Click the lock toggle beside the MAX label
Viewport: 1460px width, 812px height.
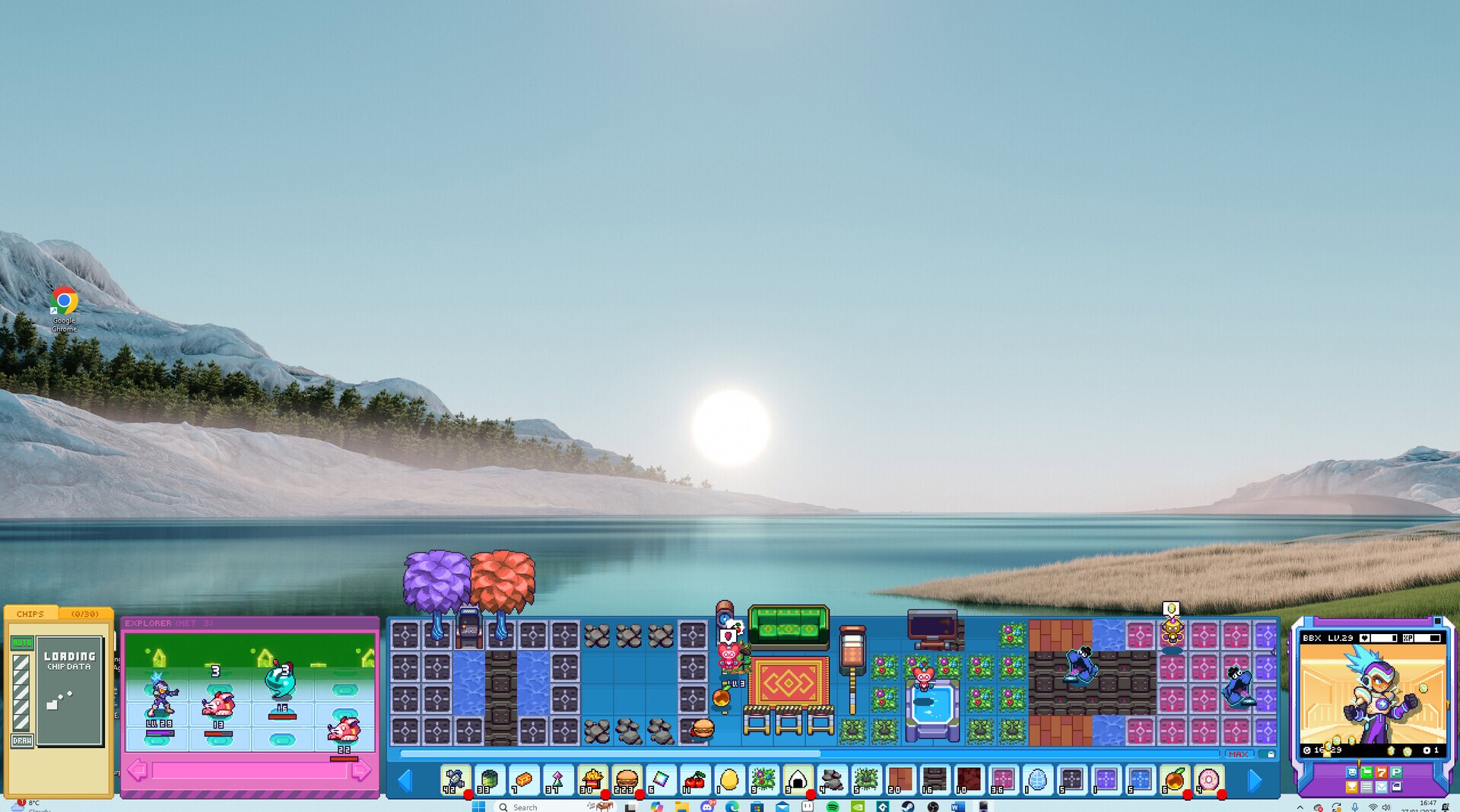pos(1269,754)
